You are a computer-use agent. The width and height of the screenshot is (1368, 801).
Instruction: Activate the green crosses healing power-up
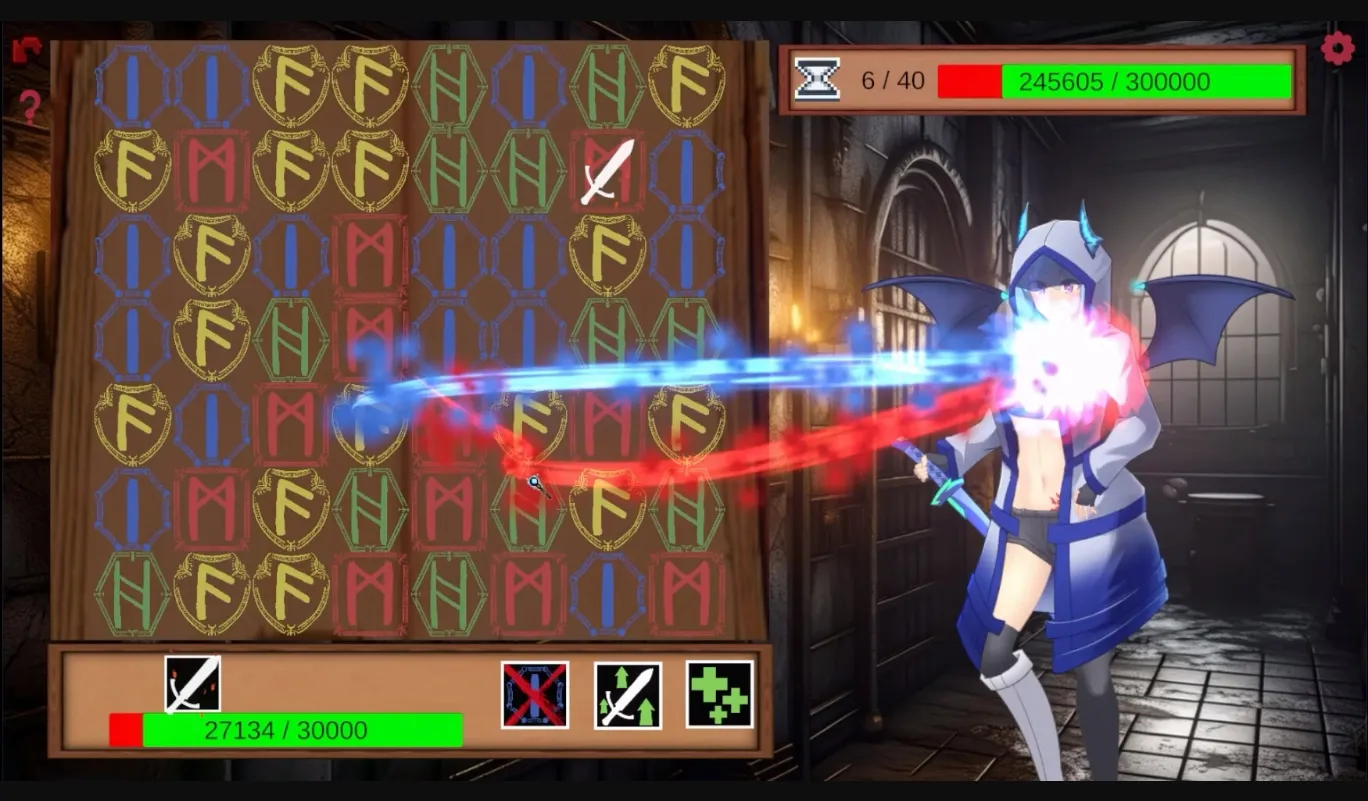point(719,694)
